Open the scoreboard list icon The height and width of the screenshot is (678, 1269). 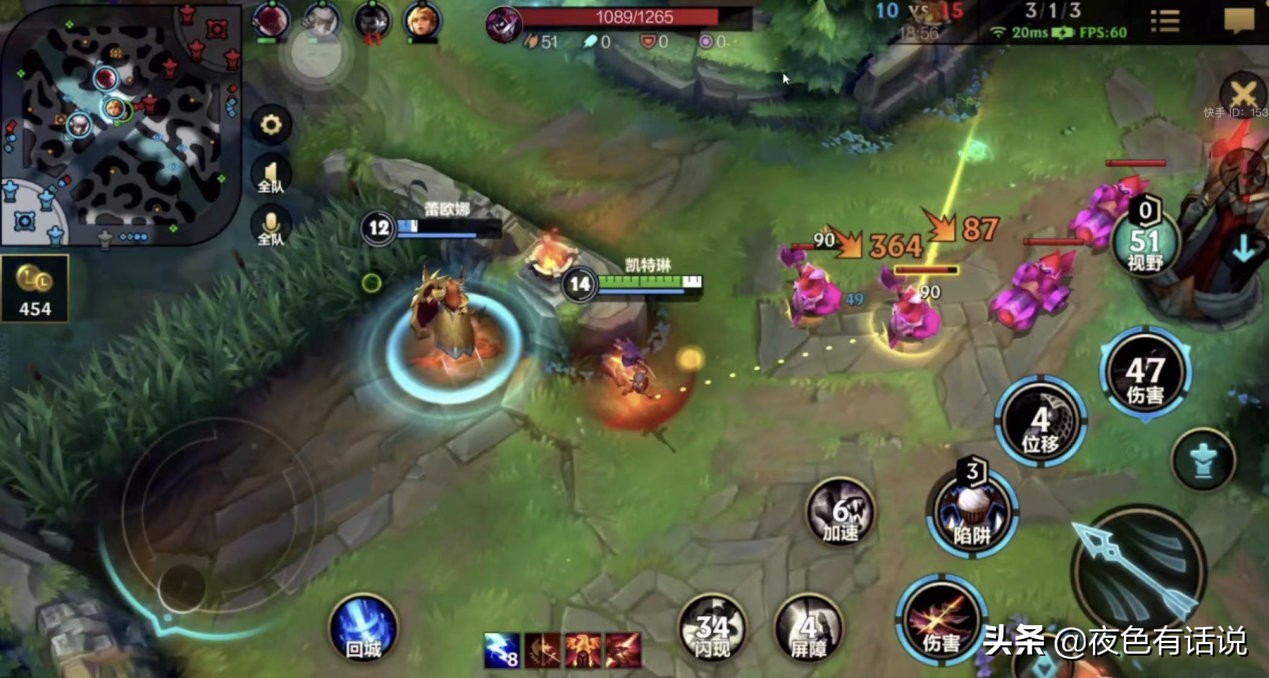[x=1164, y=21]
